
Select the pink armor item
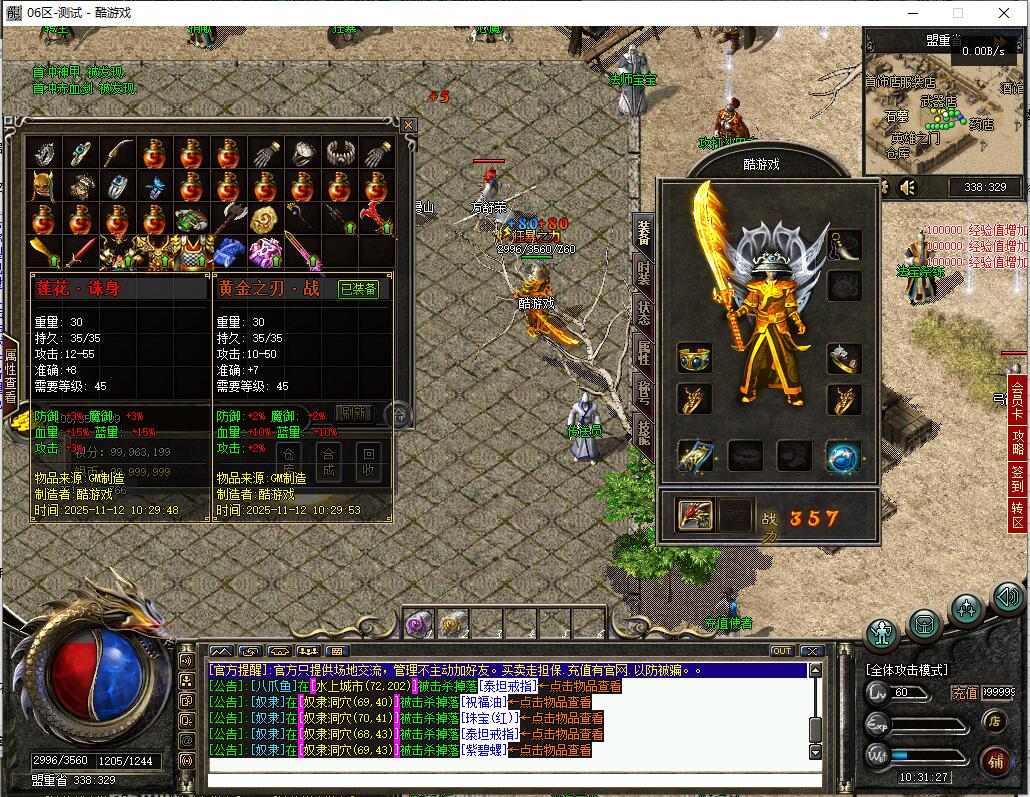[x=265, y=251]
